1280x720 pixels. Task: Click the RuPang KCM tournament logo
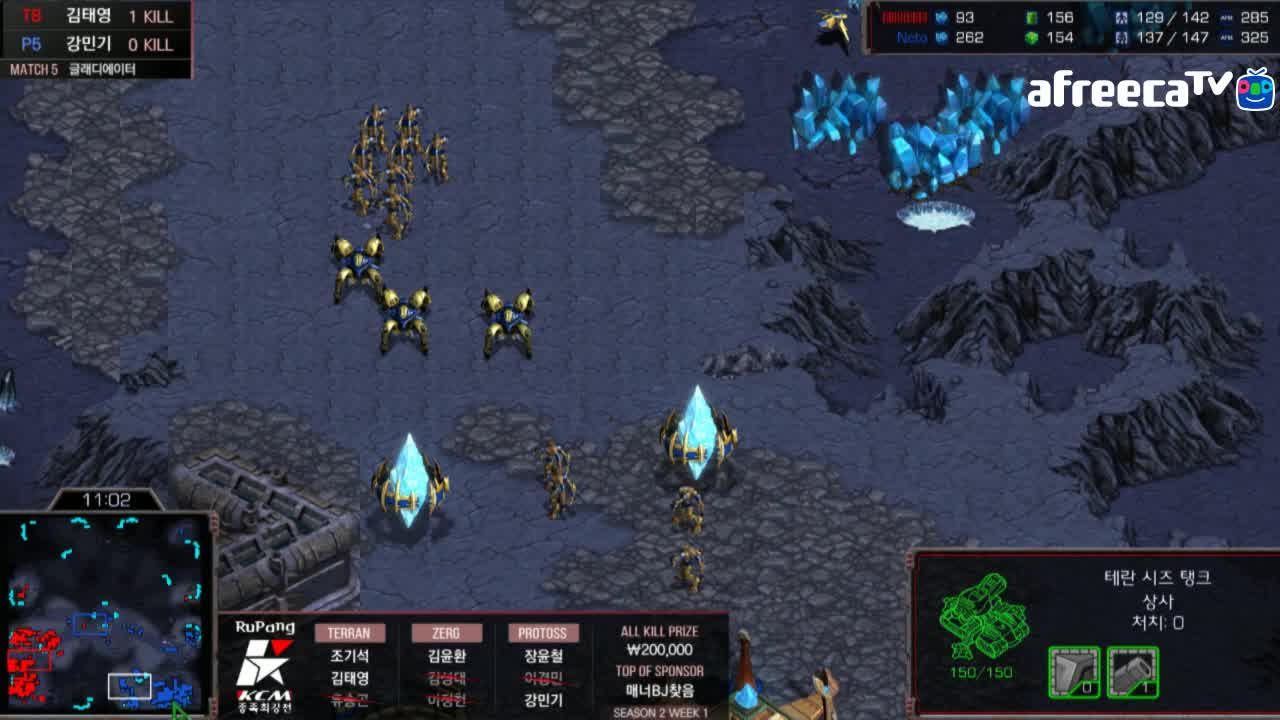coord(265,665)
